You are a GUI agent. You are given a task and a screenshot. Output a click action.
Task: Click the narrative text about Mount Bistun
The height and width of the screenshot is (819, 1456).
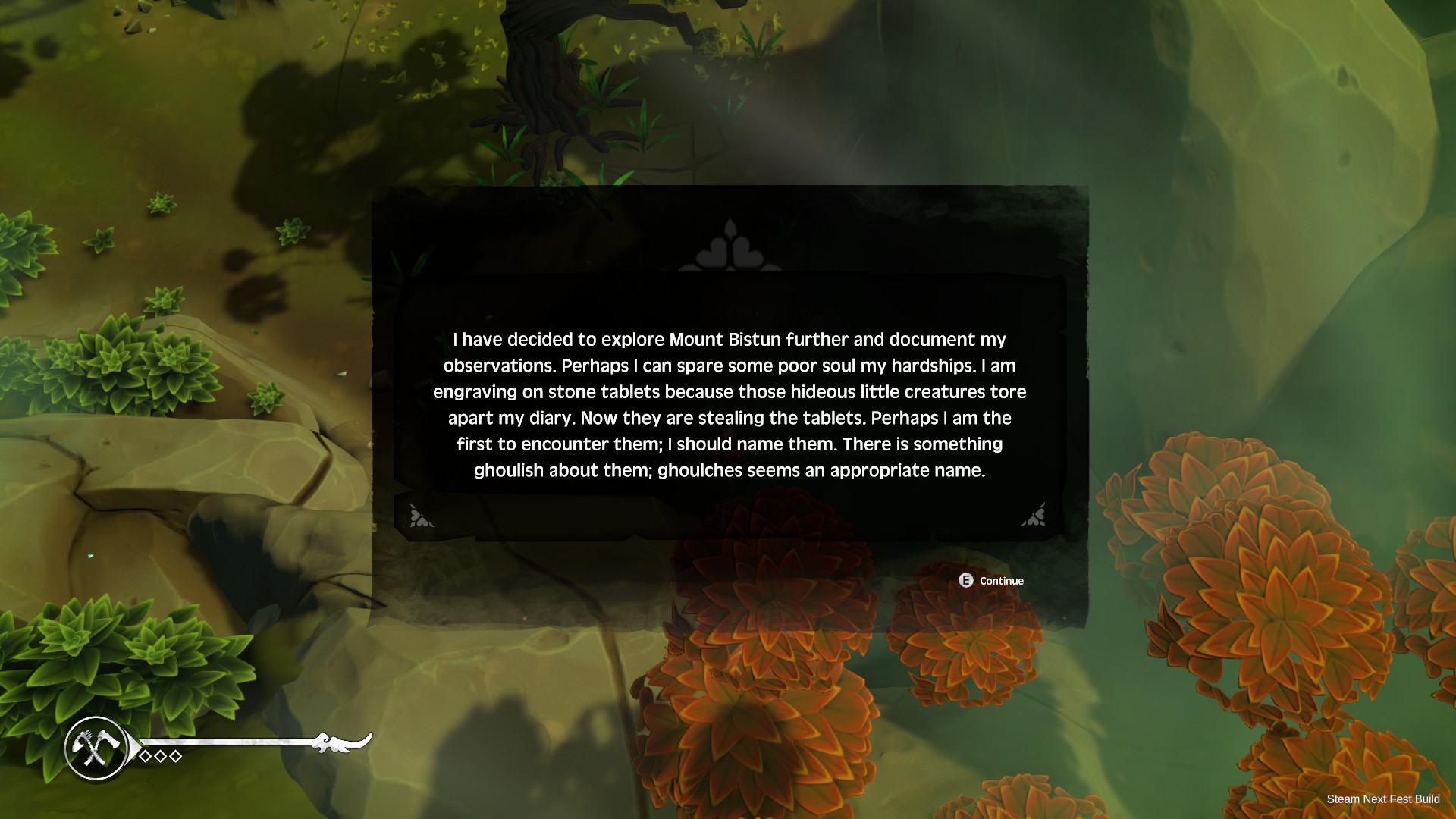pos(728,404)
